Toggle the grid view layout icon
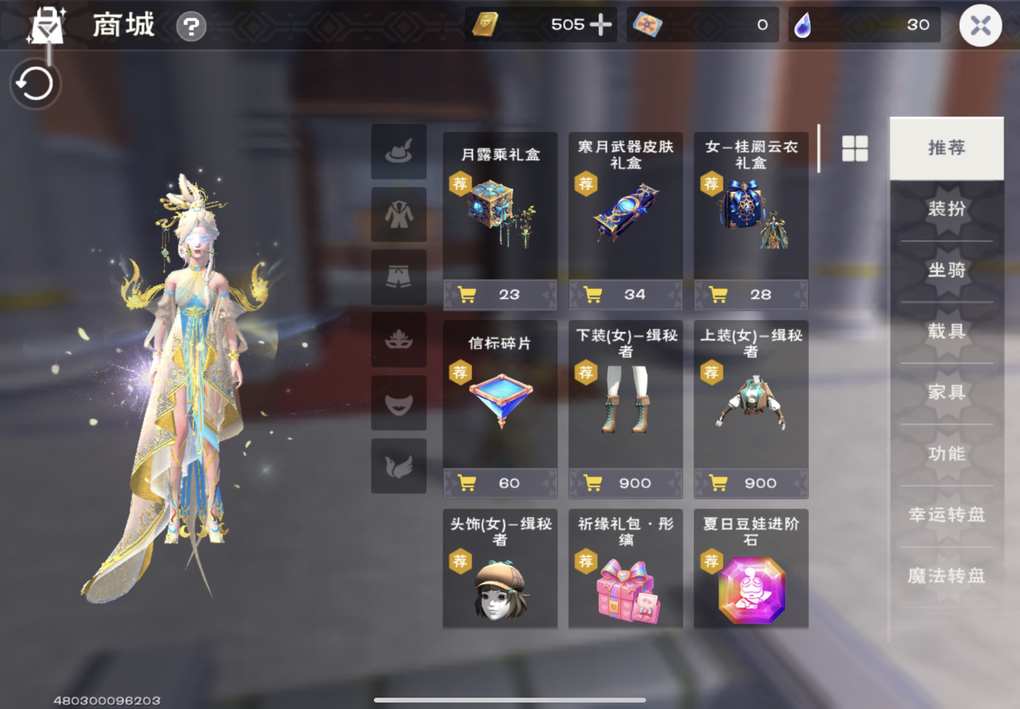1020x709 pixels. (855, 149)
